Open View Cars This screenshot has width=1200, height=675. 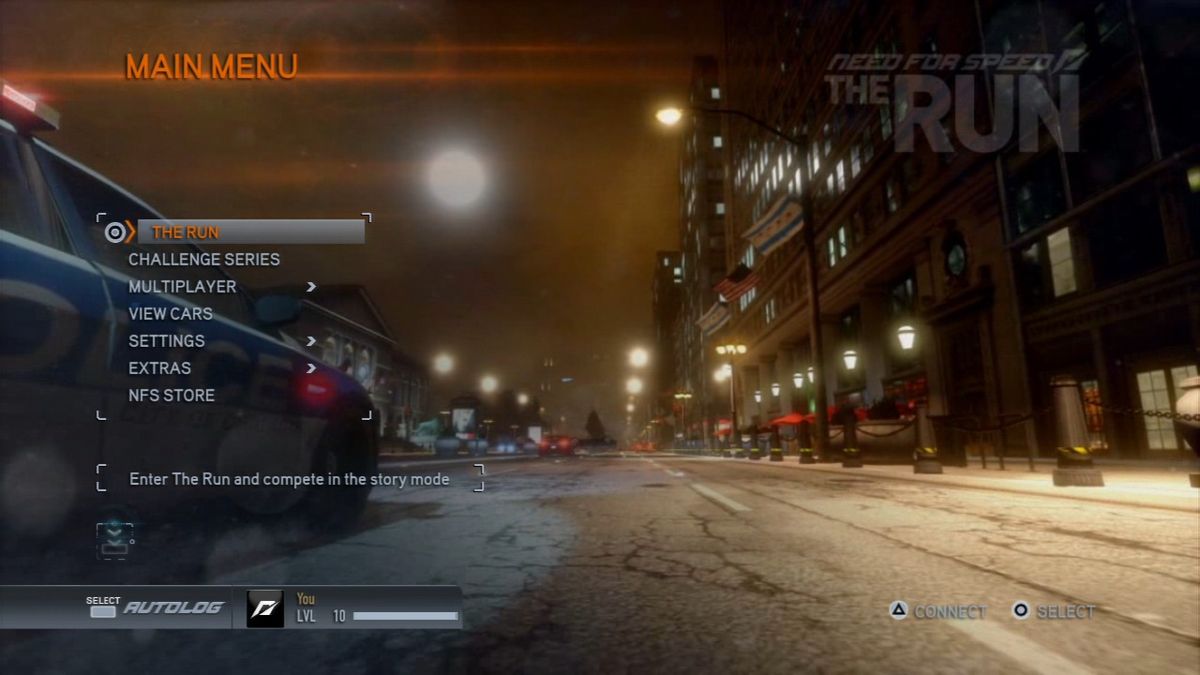tap(170, 314)
